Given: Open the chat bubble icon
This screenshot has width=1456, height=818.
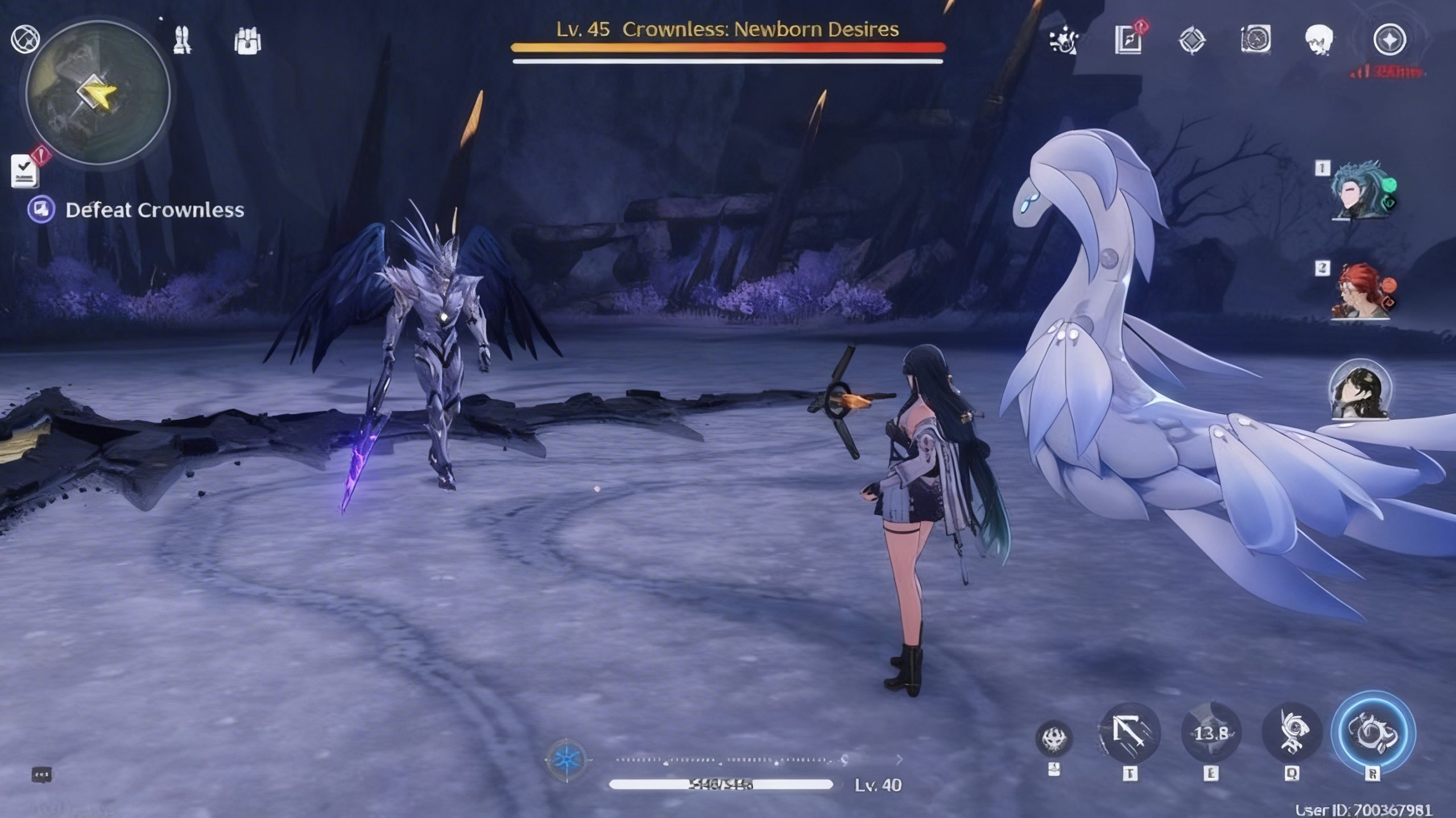Looking at the screenshot, I should (x=42, y=774).
